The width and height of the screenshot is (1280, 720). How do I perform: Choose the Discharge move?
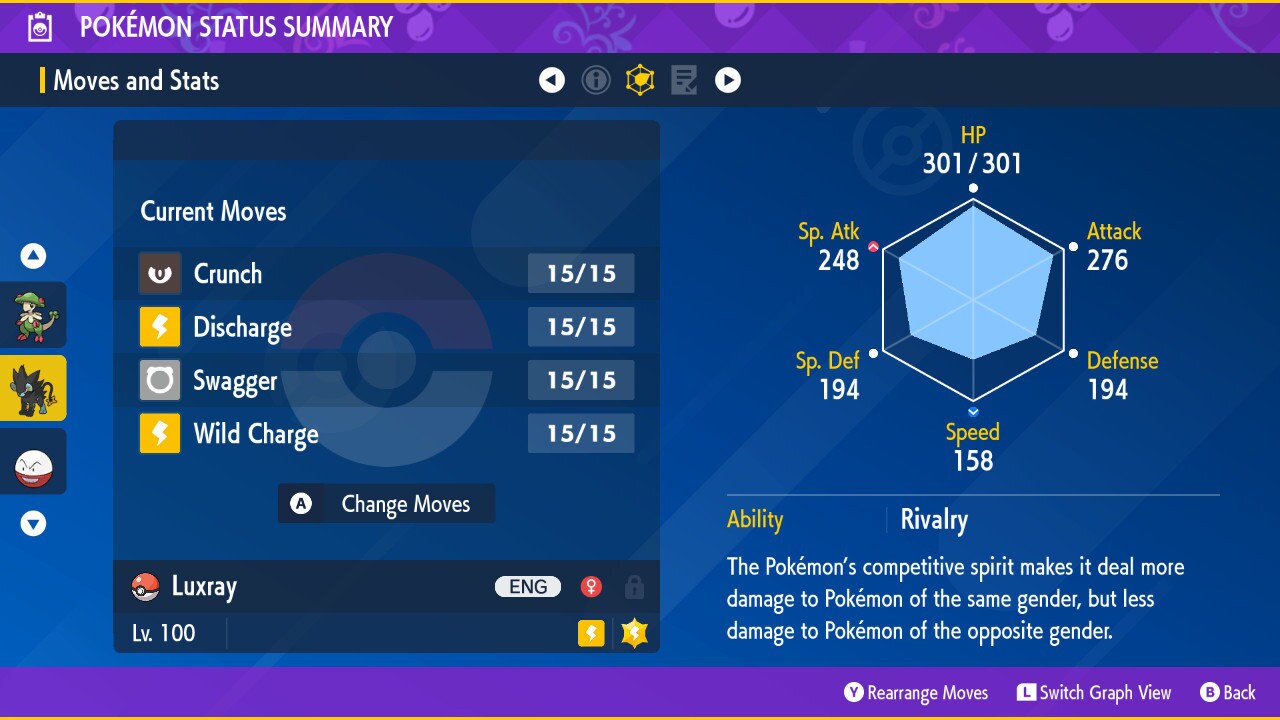386,327
